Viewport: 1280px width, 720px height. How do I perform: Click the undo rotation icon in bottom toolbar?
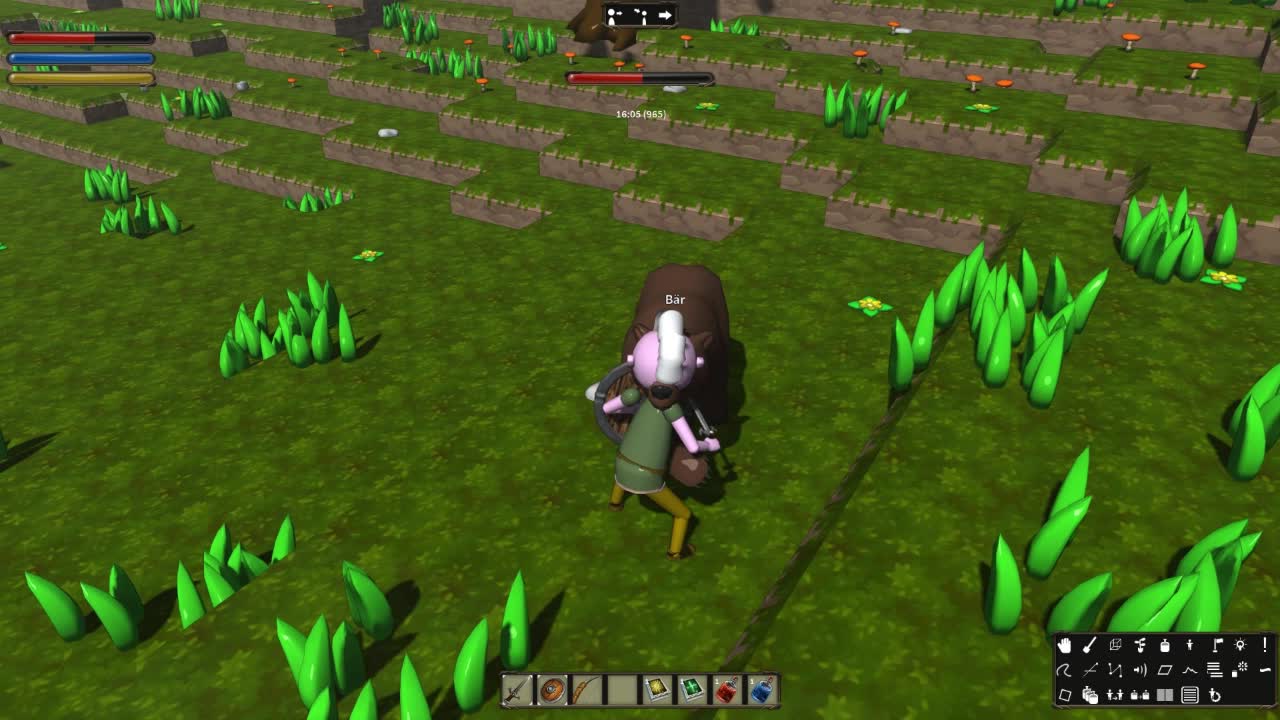coord(1215,696)
